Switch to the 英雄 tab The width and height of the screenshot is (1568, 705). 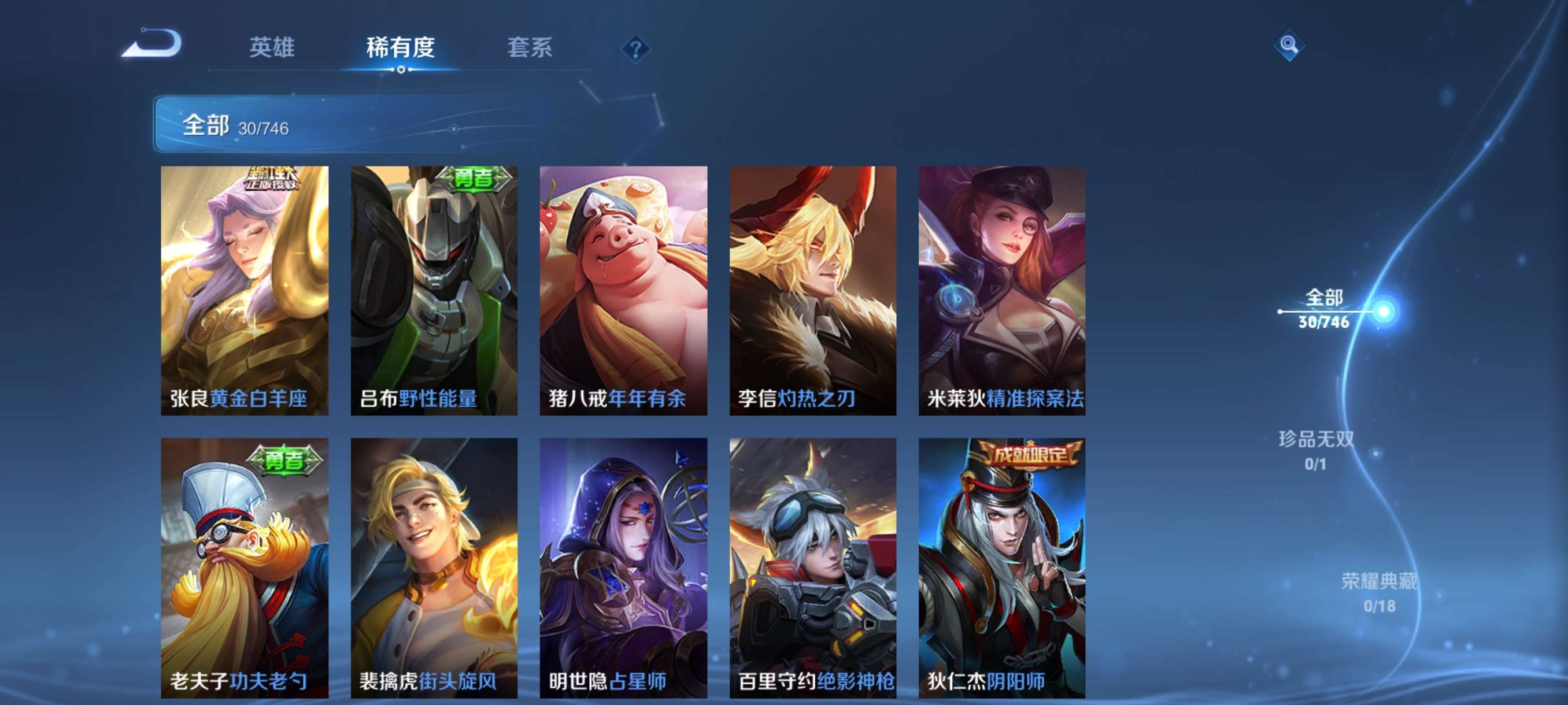click(272, 47)
